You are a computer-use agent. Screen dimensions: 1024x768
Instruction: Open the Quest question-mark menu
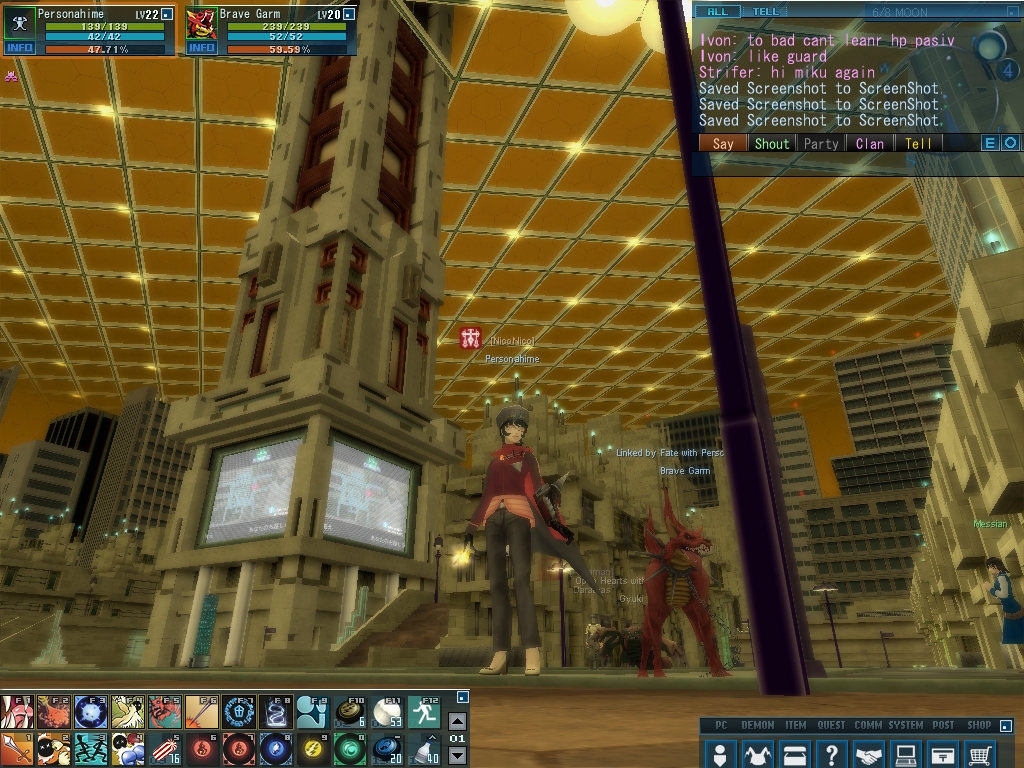[832, 753]
